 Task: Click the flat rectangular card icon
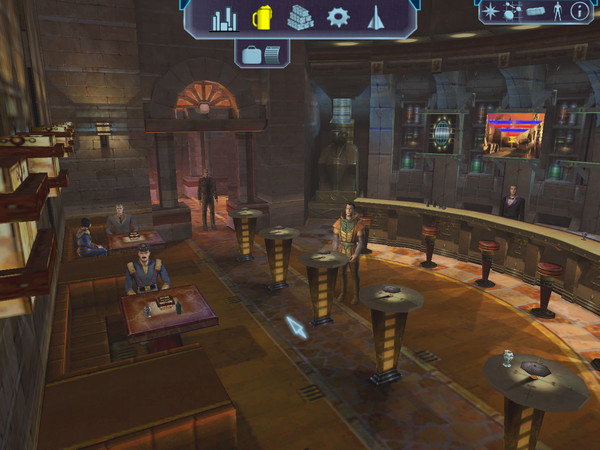[x=536, y=11]
